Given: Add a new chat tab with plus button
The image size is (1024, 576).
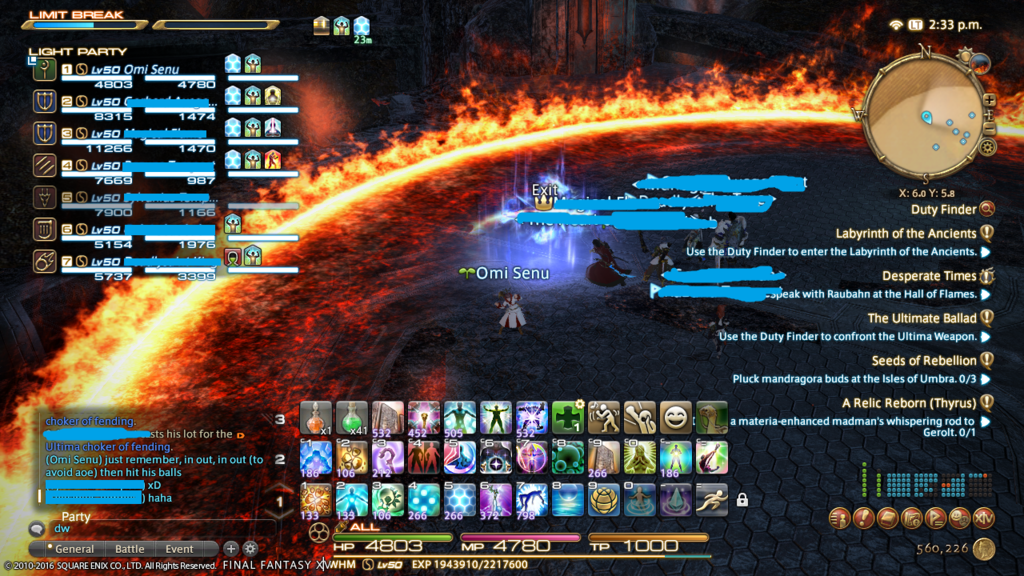Looking at the screenshot, I should click(x=230, y=548).
